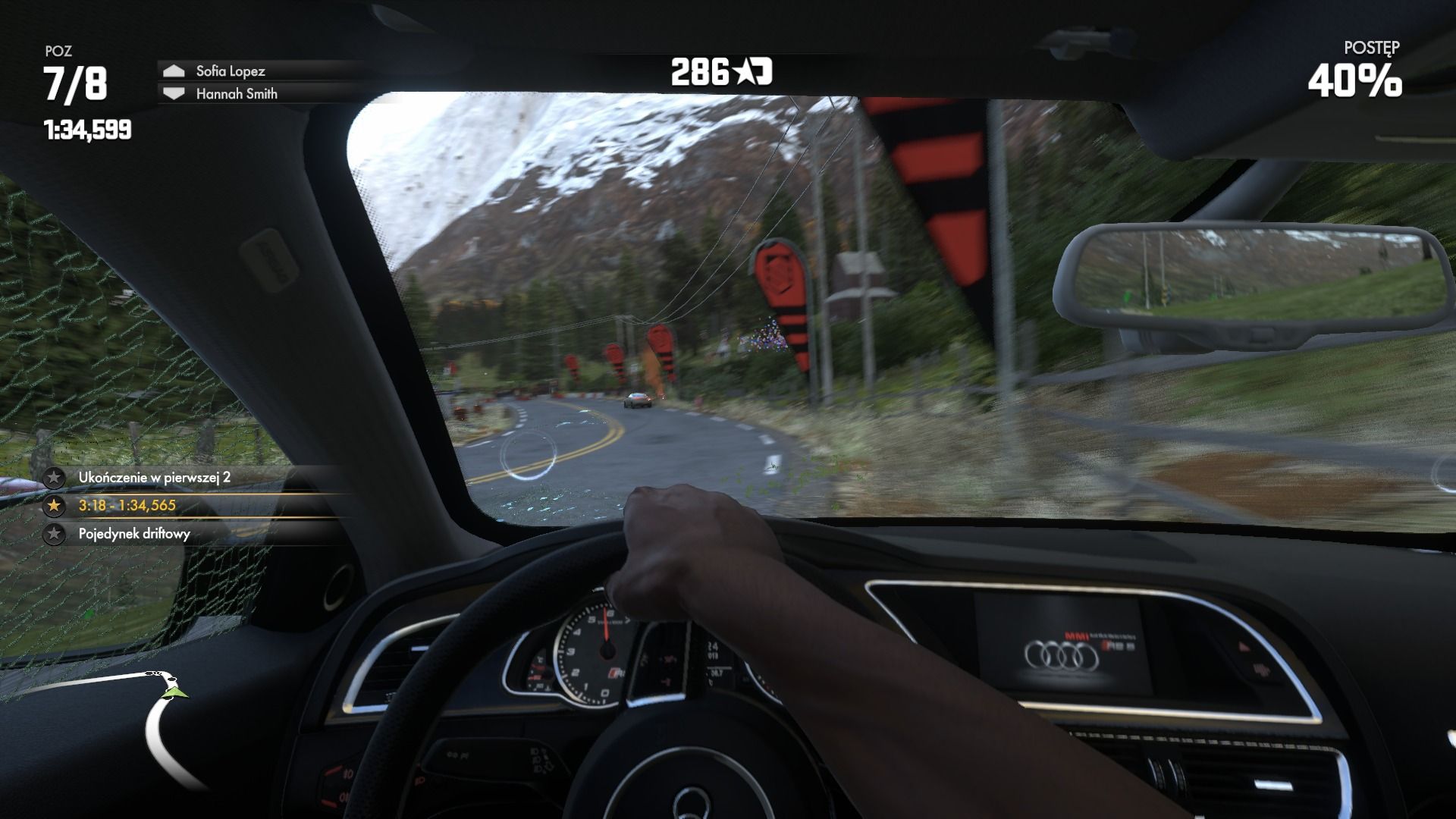1456x819 pixels.
Task: Select the "Ukończenie w pierwszej 2" objective
Action: point(154,478)
